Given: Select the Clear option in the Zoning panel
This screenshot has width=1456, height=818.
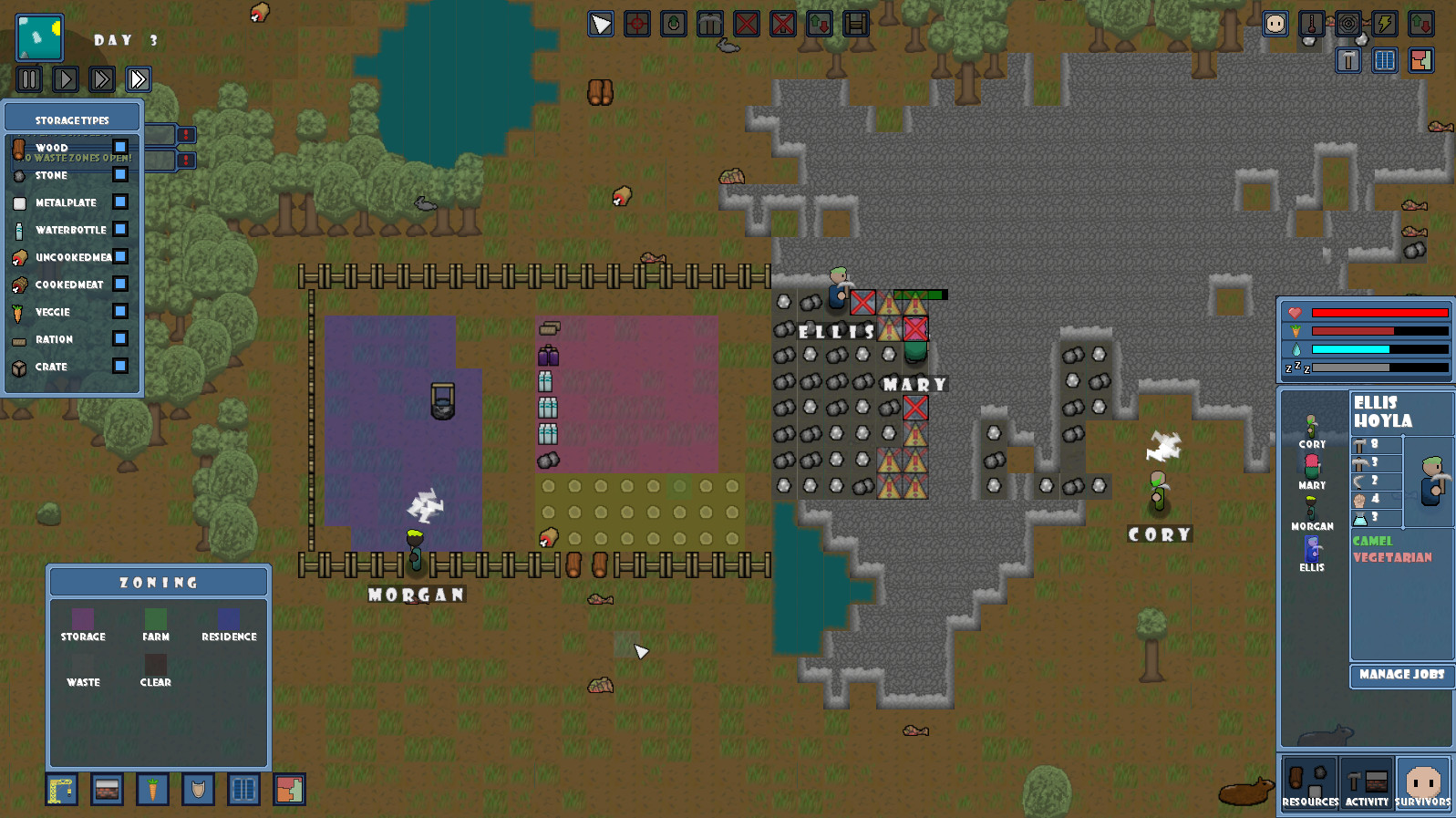Looking at the screenshot, I should tap(155, 664).
